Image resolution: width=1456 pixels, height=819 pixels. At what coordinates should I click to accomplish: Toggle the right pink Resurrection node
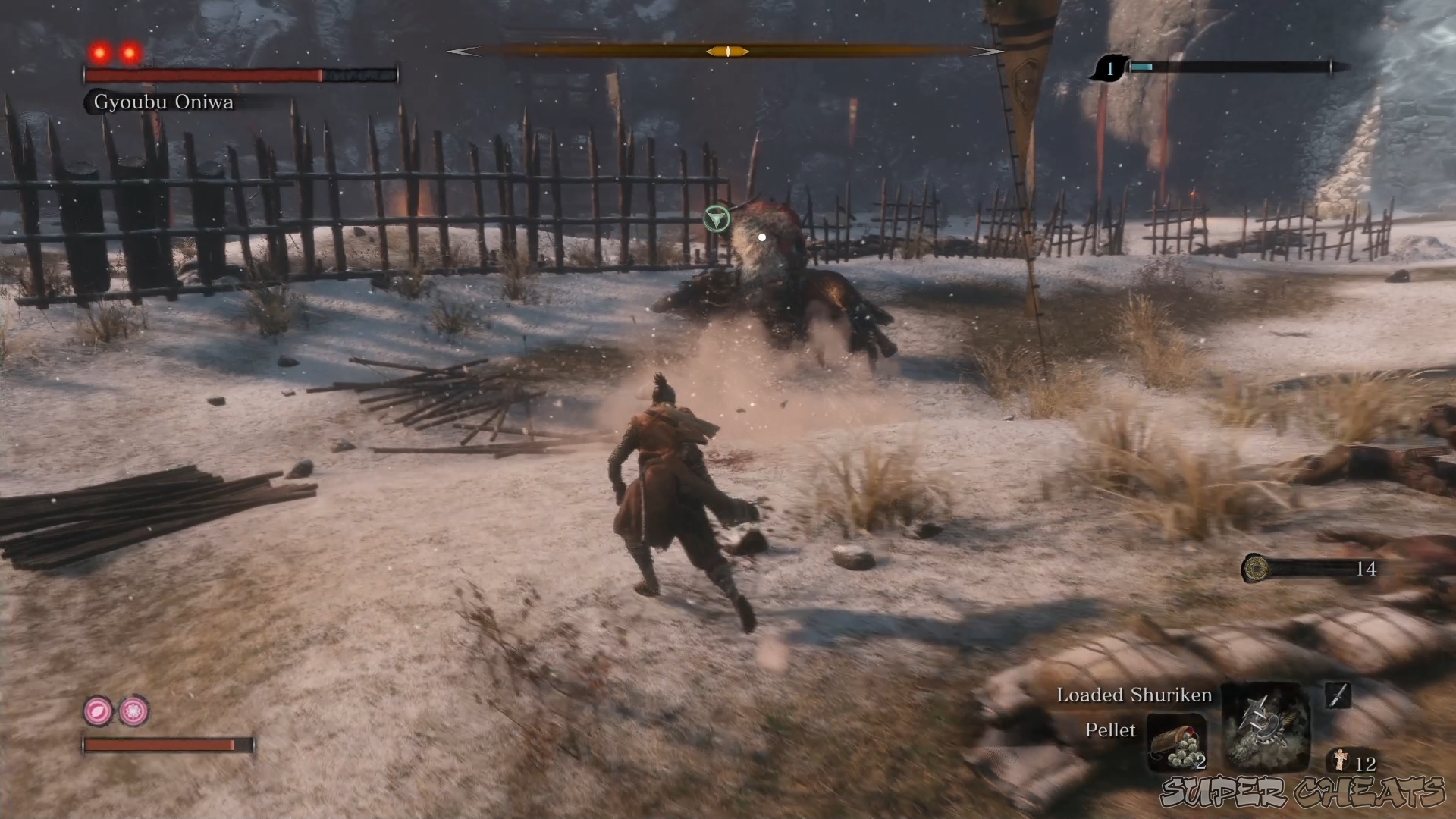point(132,711)
